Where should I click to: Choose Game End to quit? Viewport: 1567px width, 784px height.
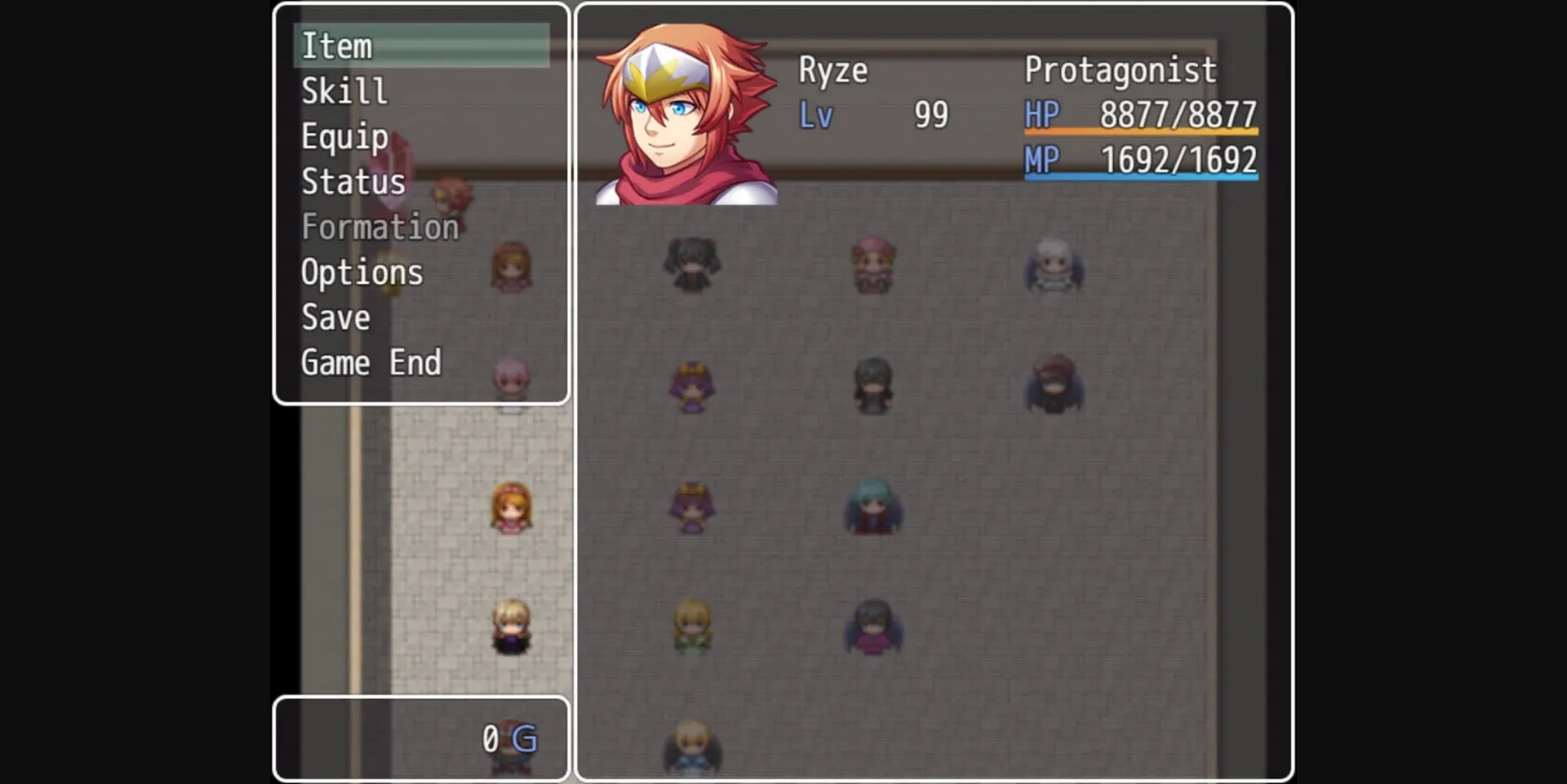(371, 362)
